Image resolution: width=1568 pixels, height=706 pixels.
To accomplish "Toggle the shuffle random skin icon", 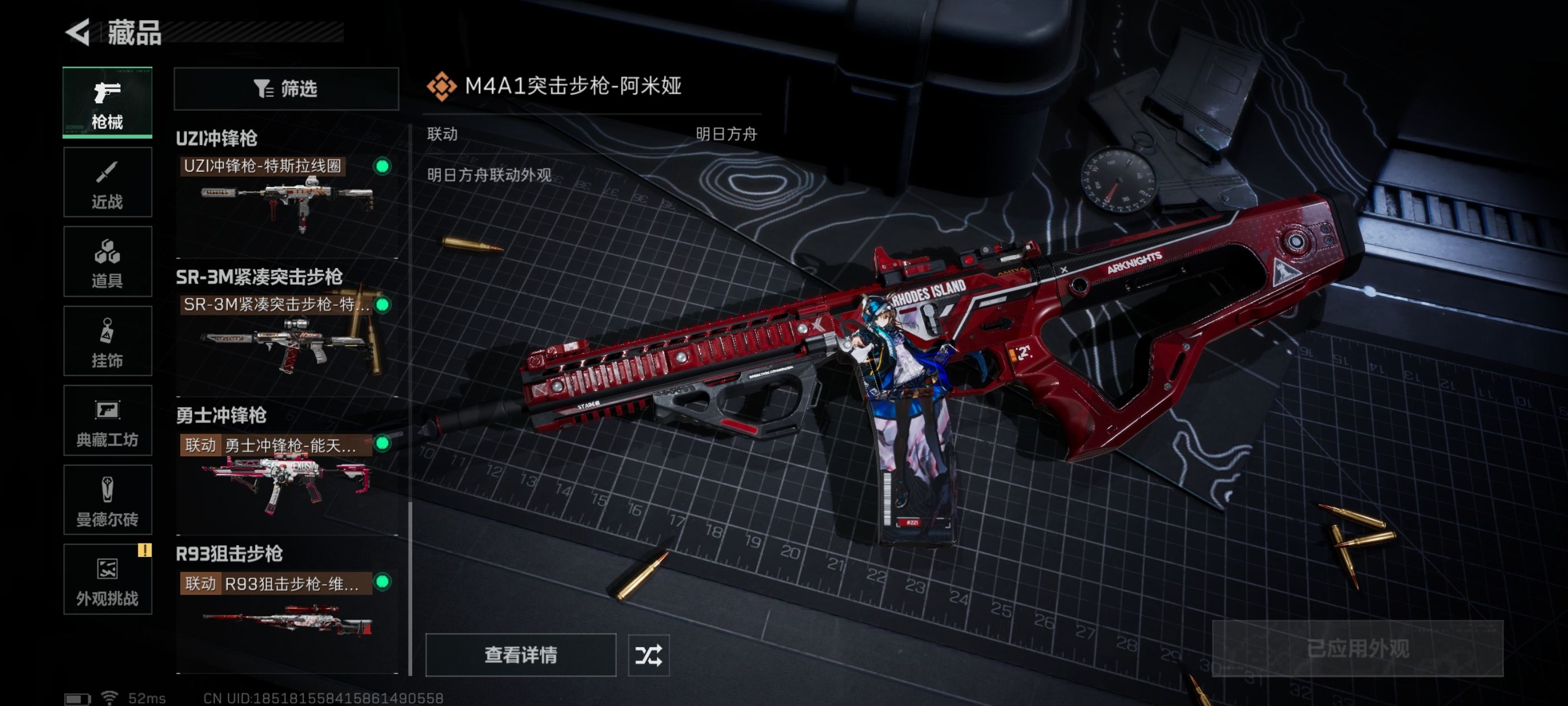I will click(648, 656).
